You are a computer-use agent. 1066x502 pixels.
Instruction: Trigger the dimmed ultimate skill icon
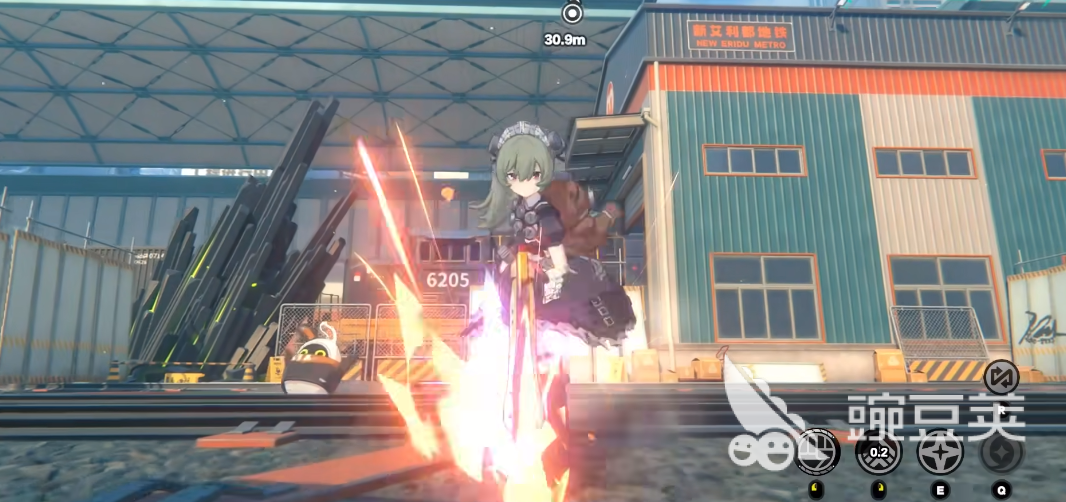tap(1001, 452)
